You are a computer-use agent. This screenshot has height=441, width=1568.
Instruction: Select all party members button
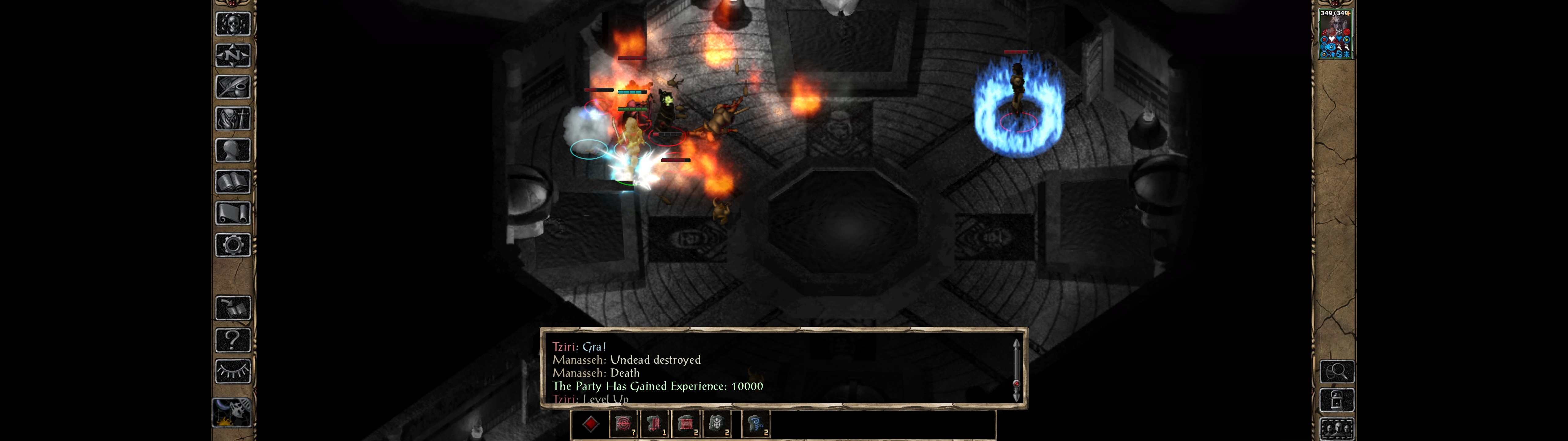click(x=1337, y=429)
